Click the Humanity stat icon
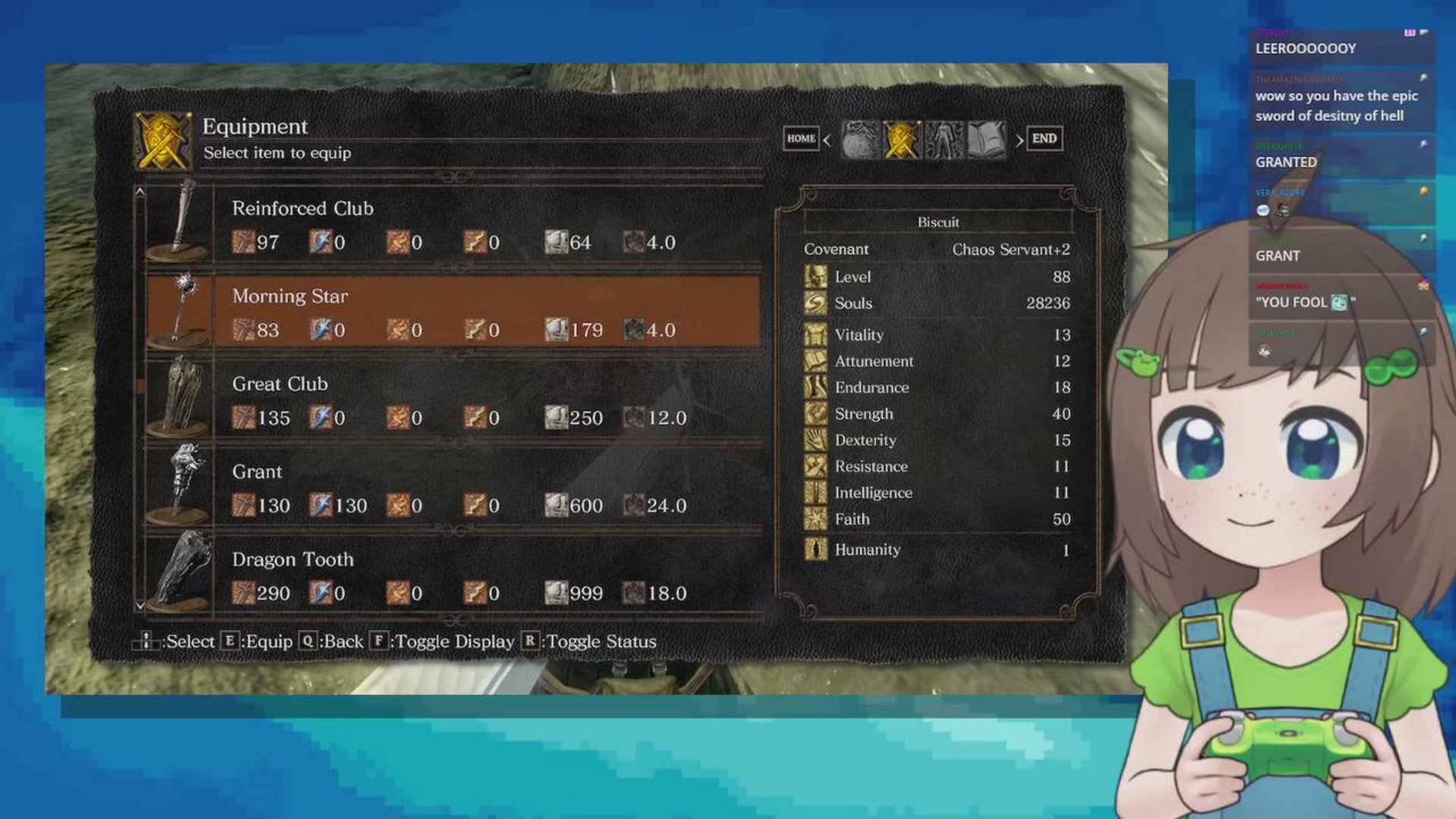The width and height of the screenshot is (1456, 819). 817,550
